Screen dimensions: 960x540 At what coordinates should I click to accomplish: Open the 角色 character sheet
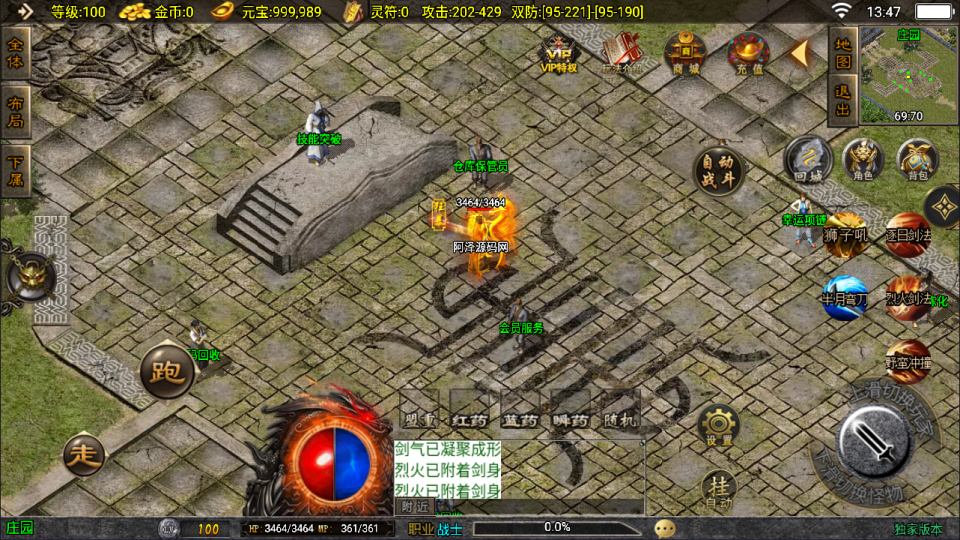pyautogui.click(x=862, y=159)
